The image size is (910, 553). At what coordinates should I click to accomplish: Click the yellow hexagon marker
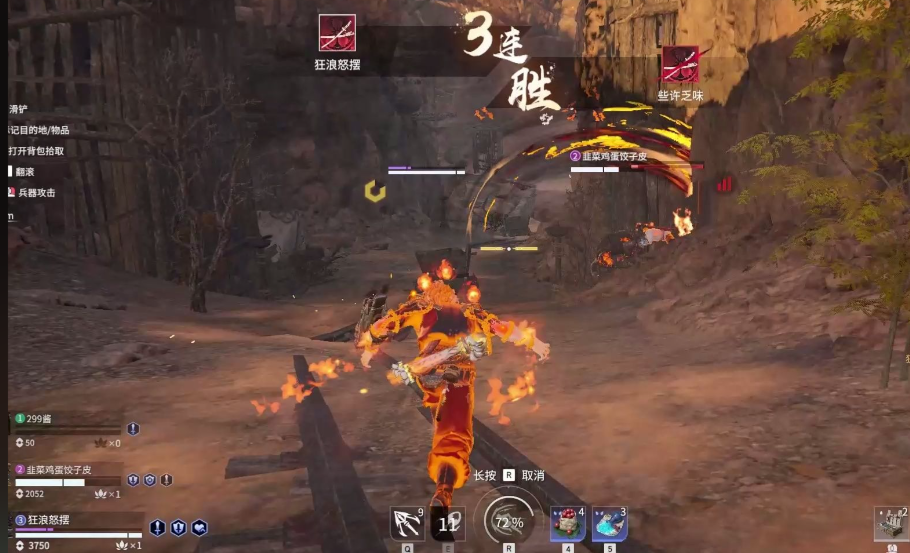point(375,190)
